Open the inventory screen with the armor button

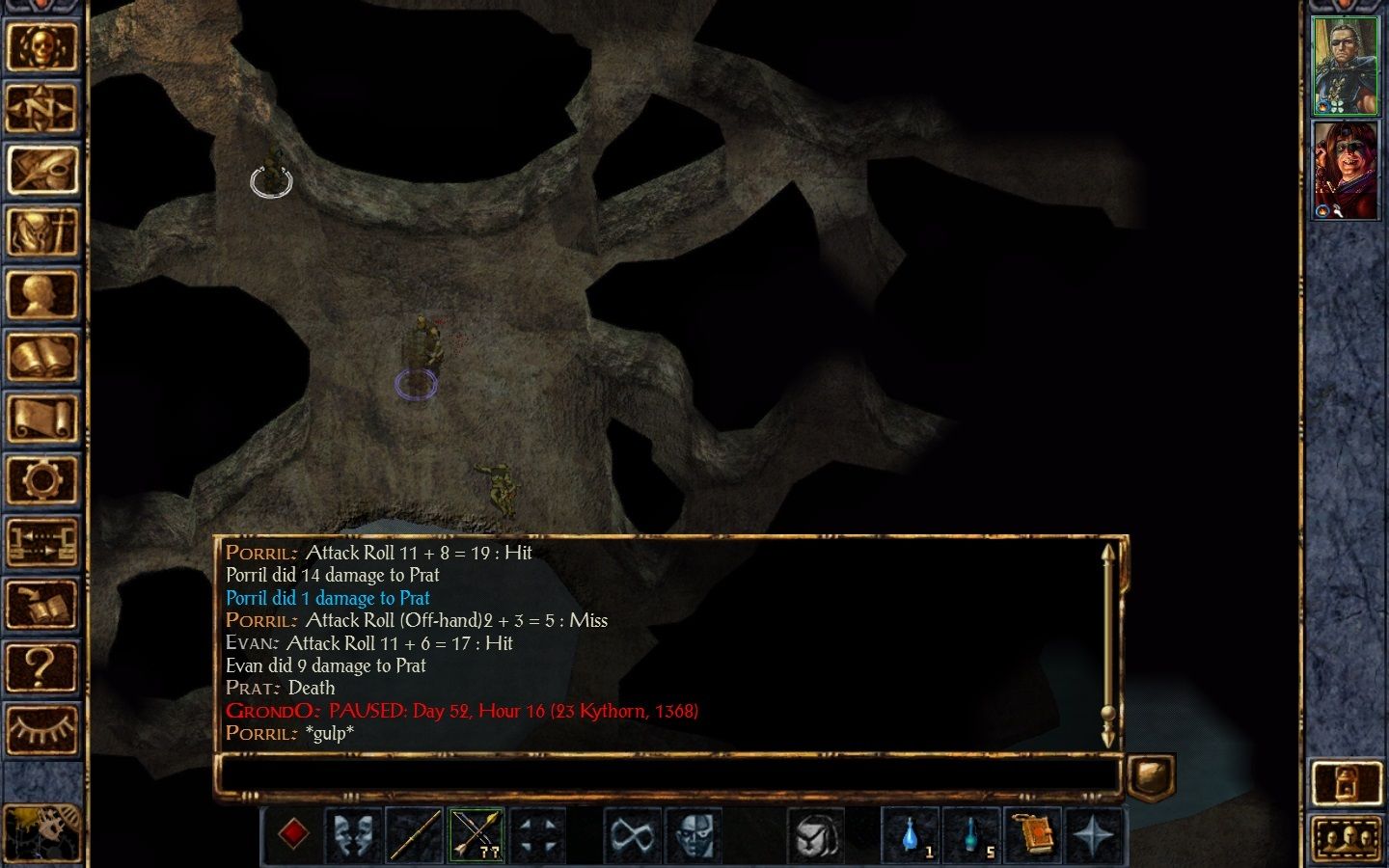[41, 232]
